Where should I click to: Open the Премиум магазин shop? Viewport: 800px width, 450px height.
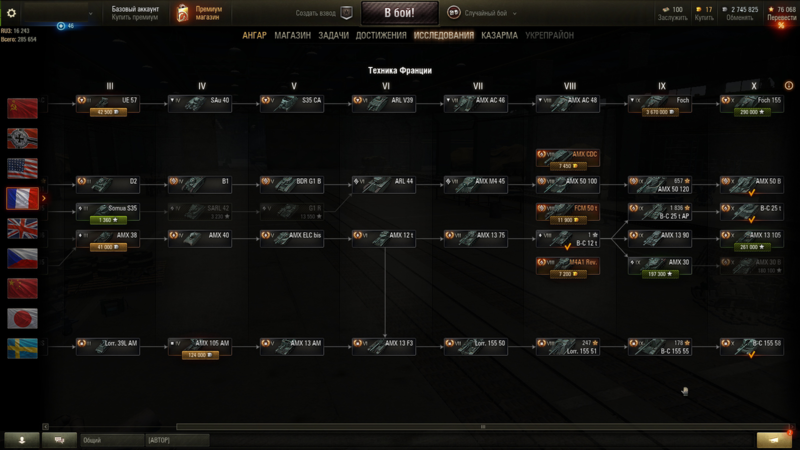click(200, 13)
